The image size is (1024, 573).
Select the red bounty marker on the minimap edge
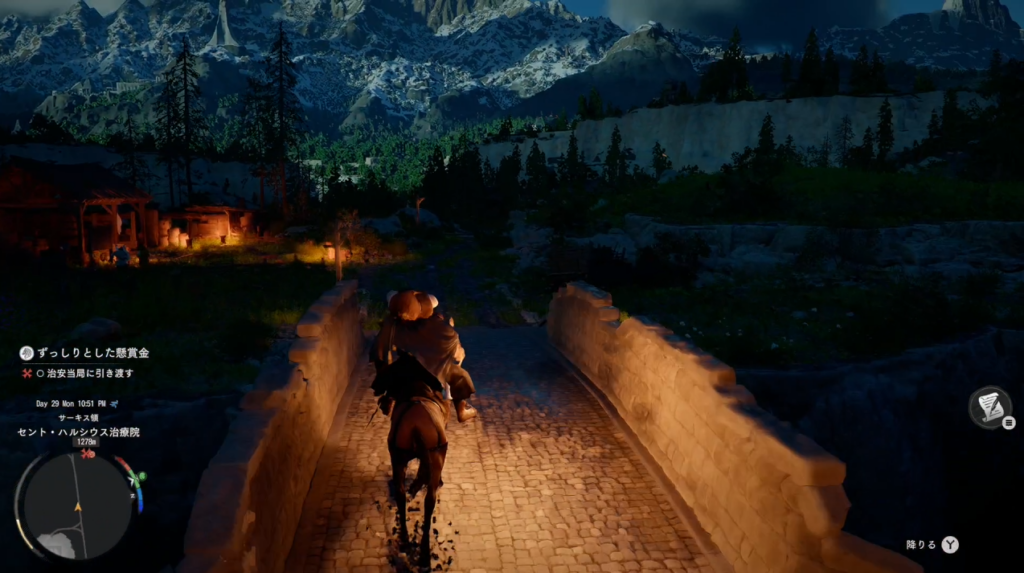coord(88,454)
